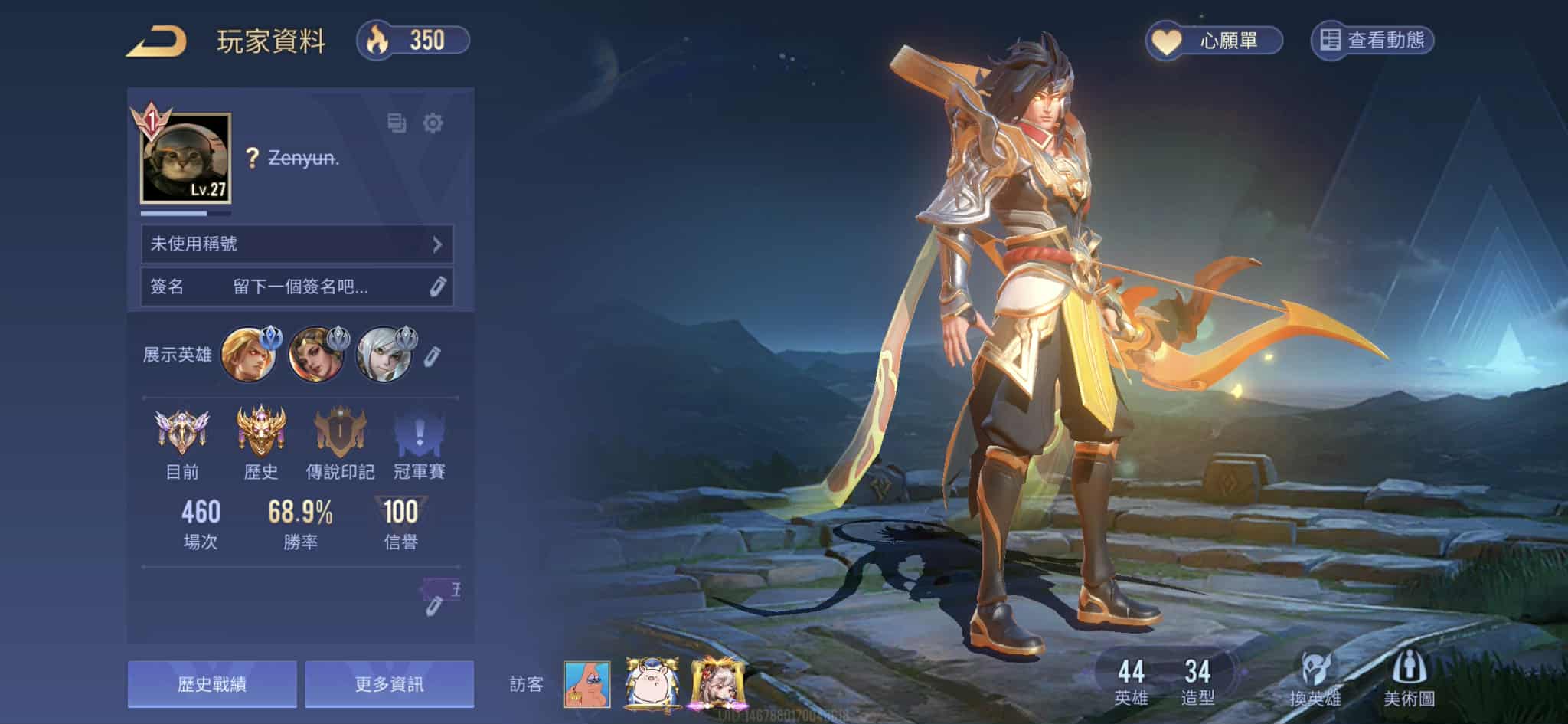Select the blonde showcase hero portrait
Screen dimensions: 1568x724
point(247,355)
